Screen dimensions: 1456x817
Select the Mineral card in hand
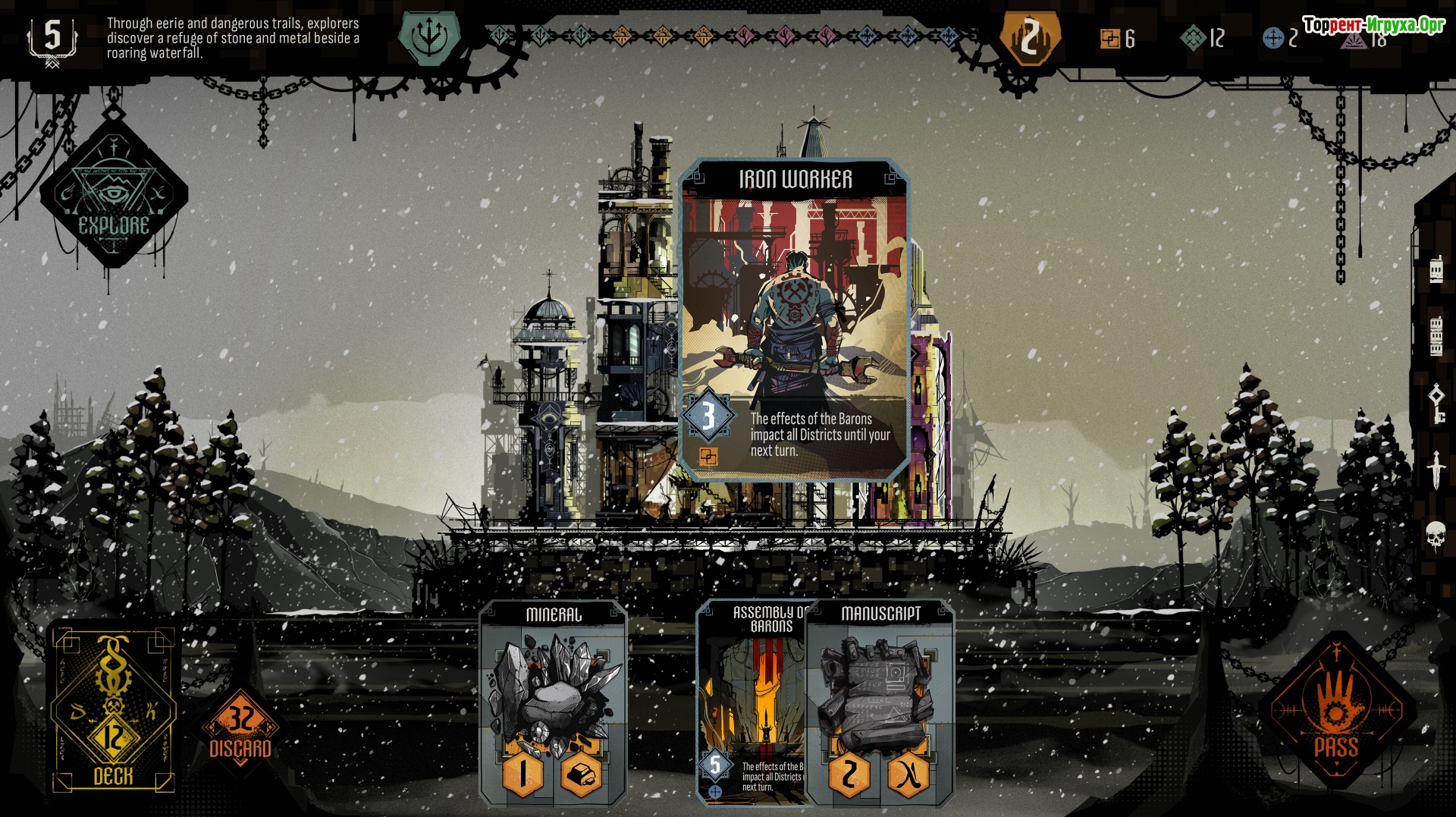point(554,702)
